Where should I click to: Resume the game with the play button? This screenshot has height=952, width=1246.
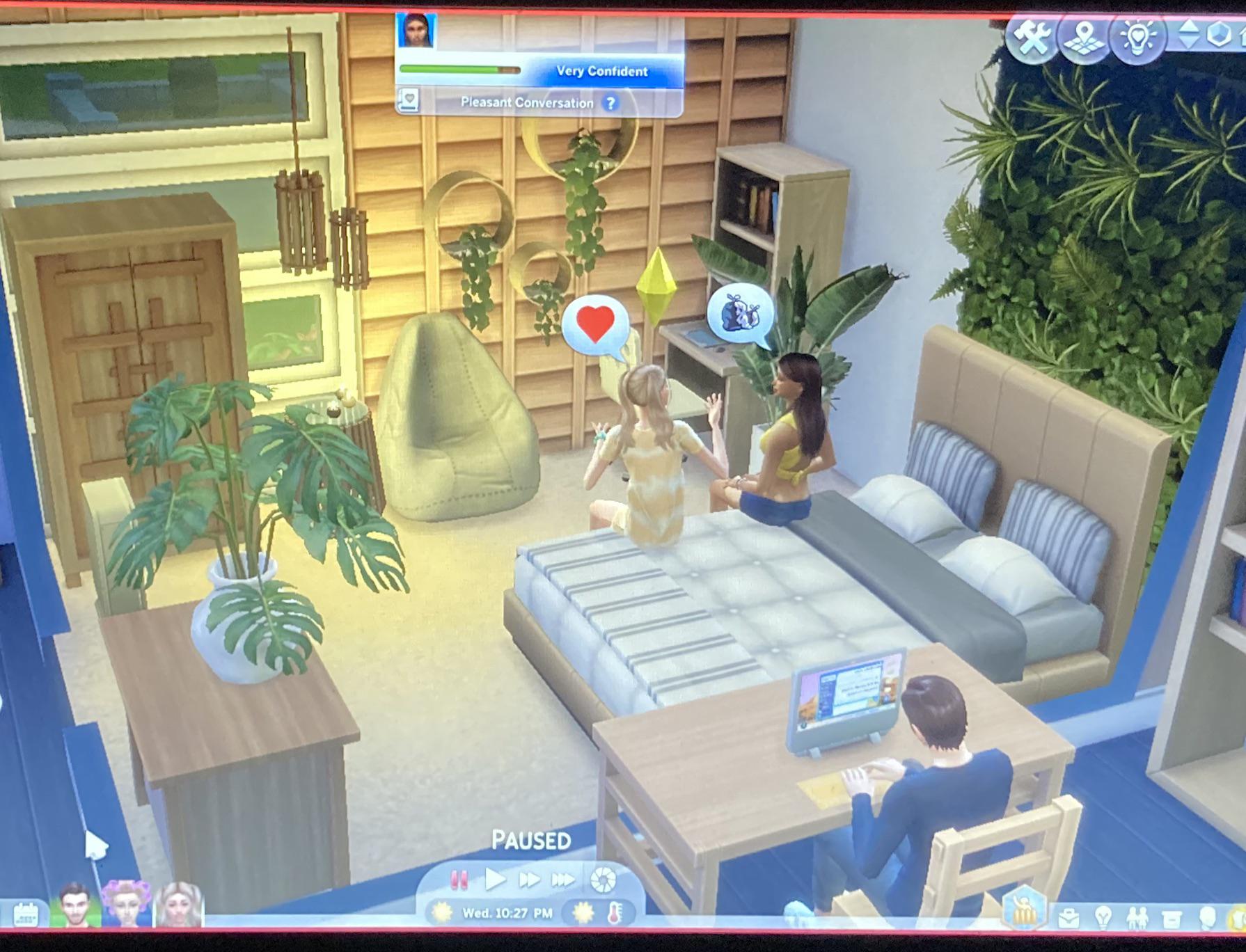click(x=496, y=880)
